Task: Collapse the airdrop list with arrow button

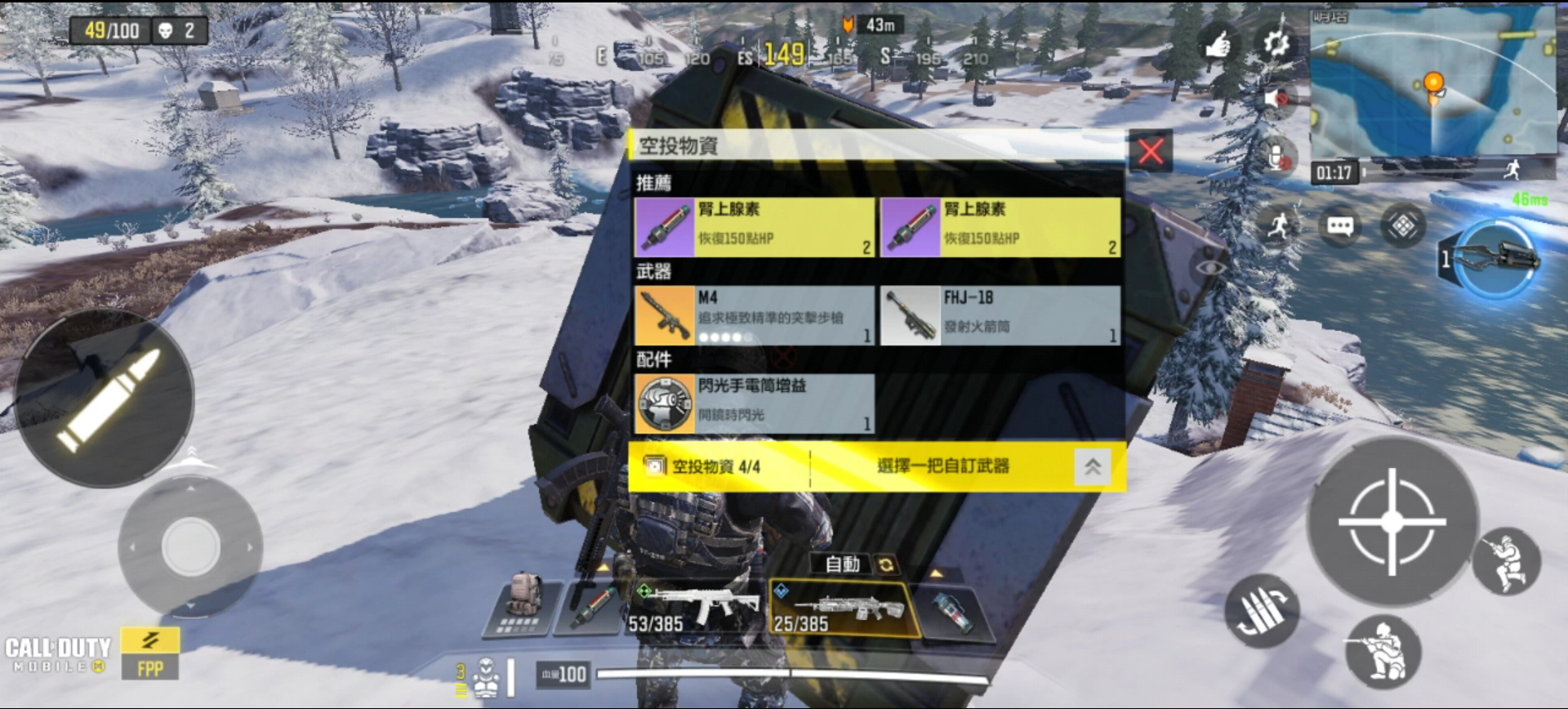Action: [x=1093, y=466]
